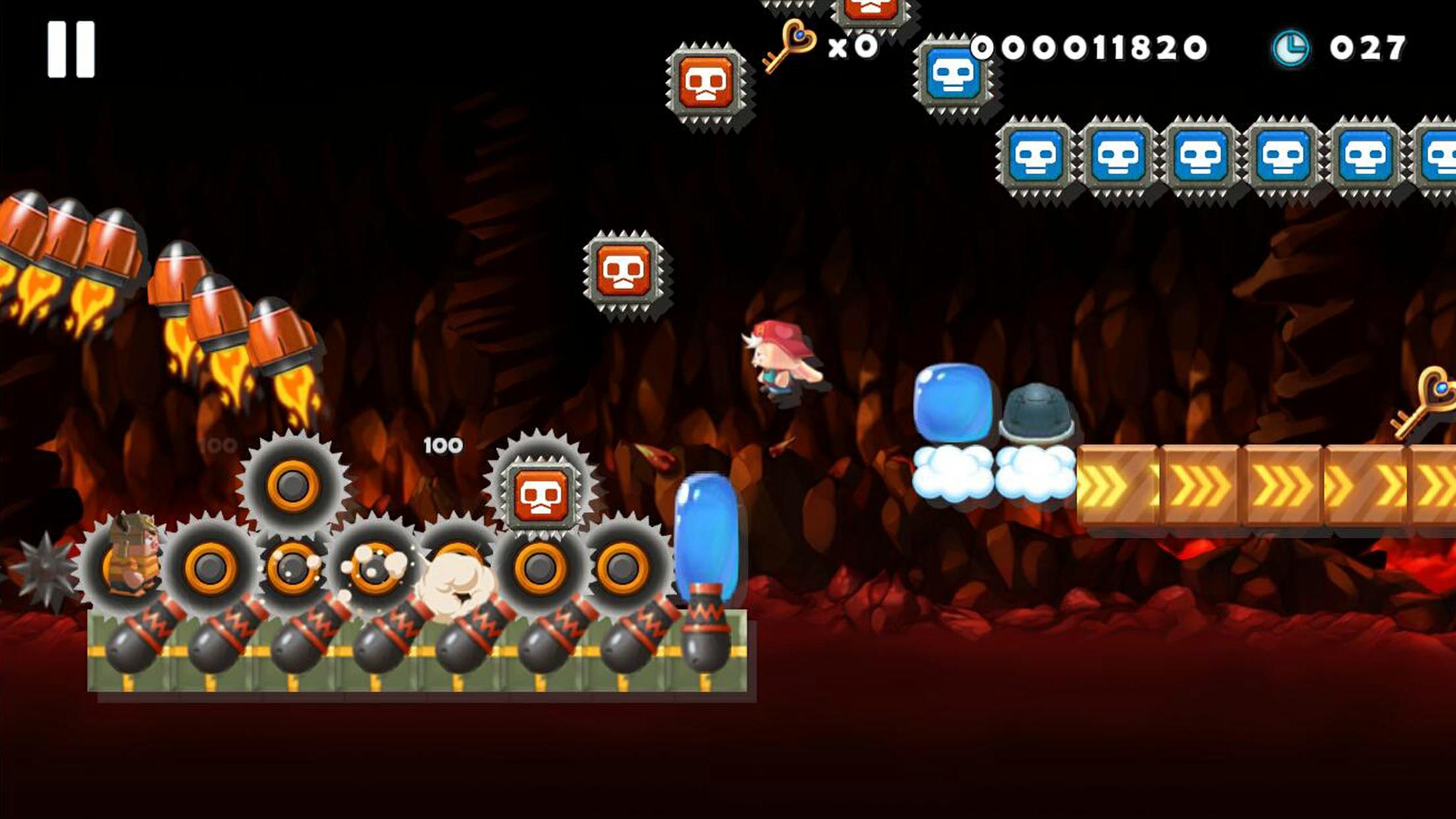Tap the score display reading 000011820
Screen dimensions: 1456x819
(1091, 46)
